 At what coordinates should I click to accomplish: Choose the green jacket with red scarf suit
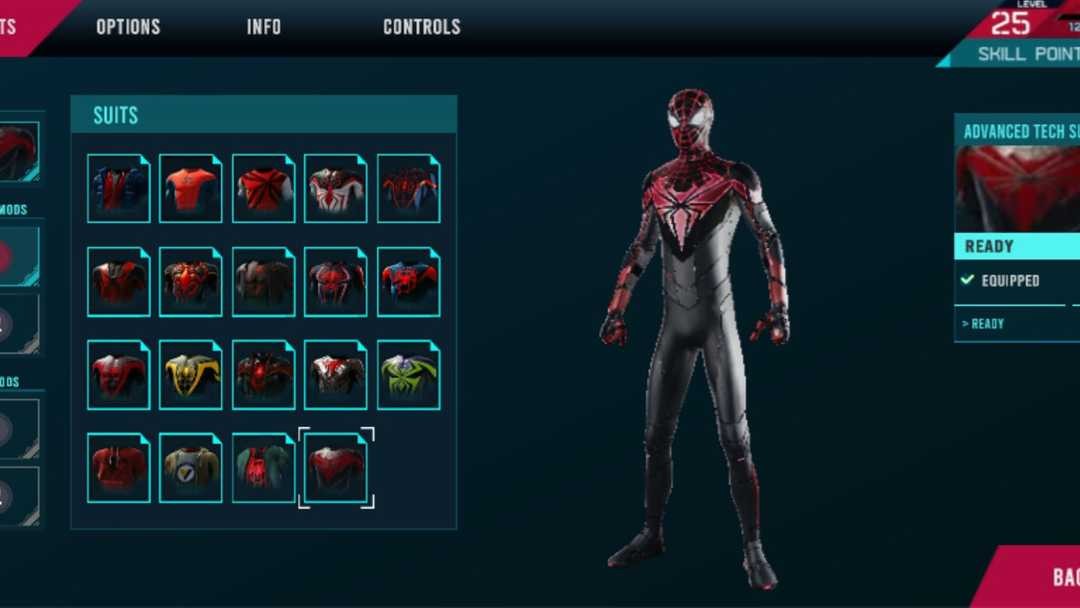click(x=264, y=467)
